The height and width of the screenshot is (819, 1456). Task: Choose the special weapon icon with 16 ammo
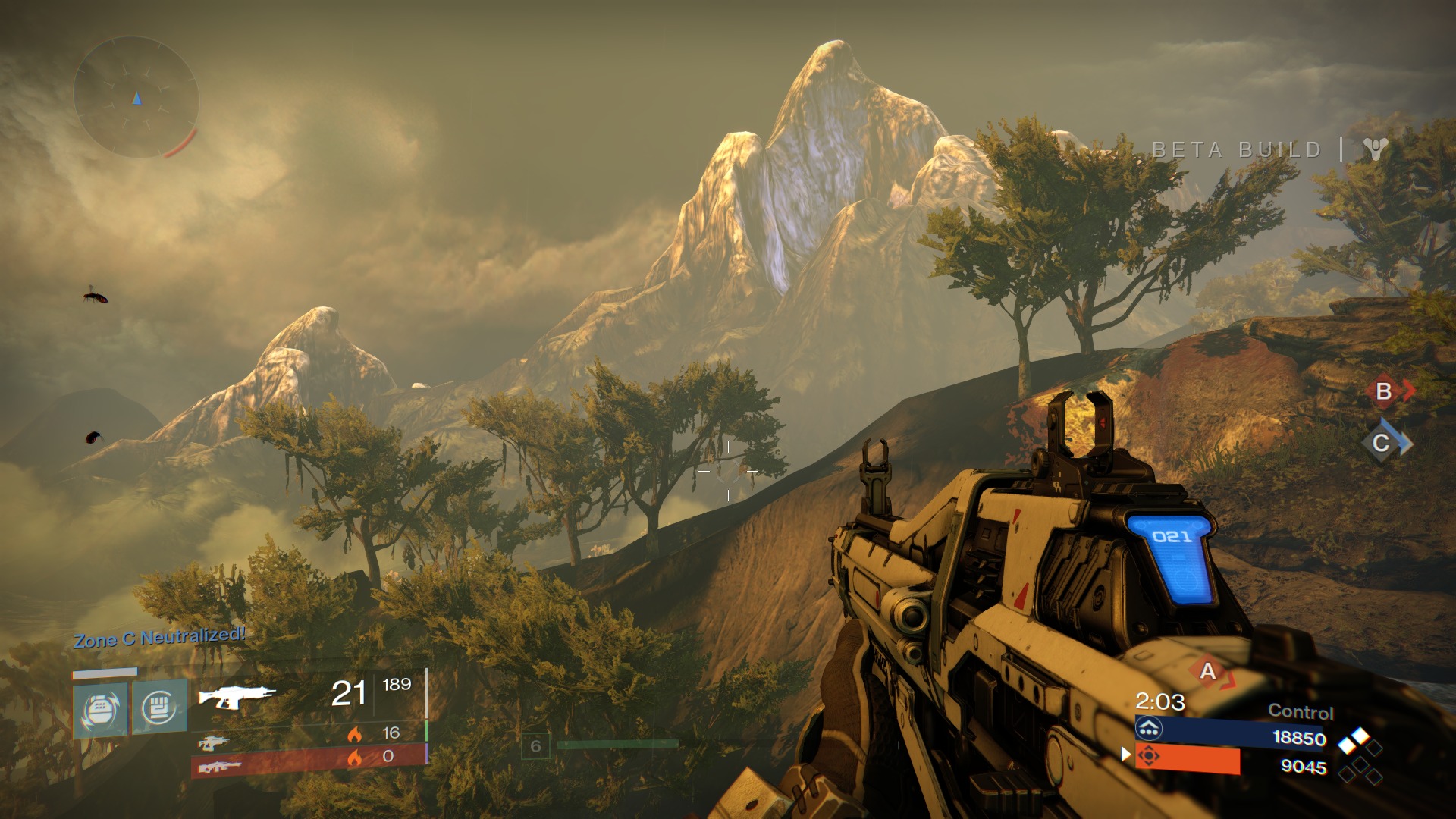[x=213, y=741]
